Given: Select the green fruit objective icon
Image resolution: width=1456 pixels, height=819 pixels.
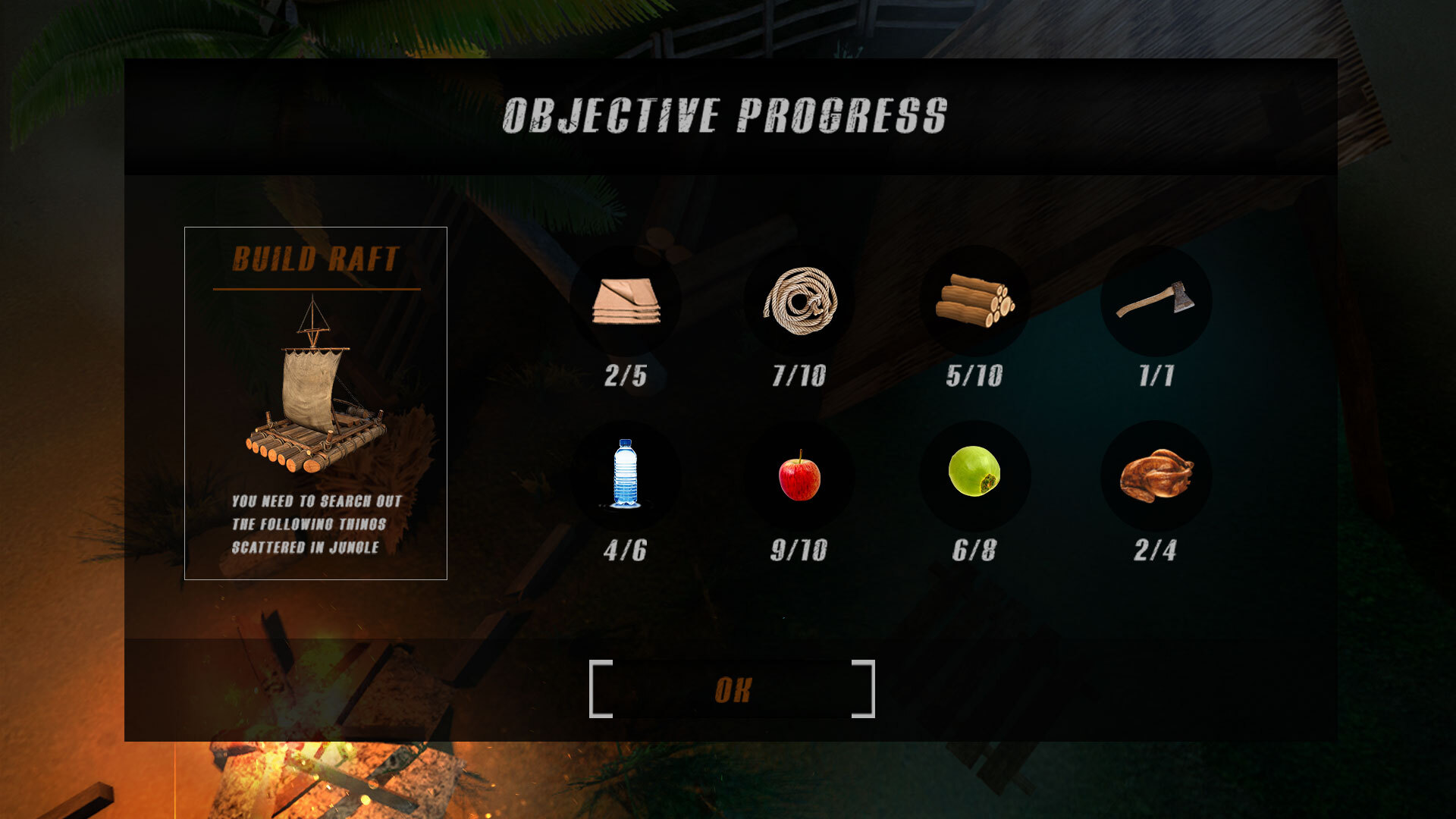Looking at the screenshot, I should (x=974, y=472).
